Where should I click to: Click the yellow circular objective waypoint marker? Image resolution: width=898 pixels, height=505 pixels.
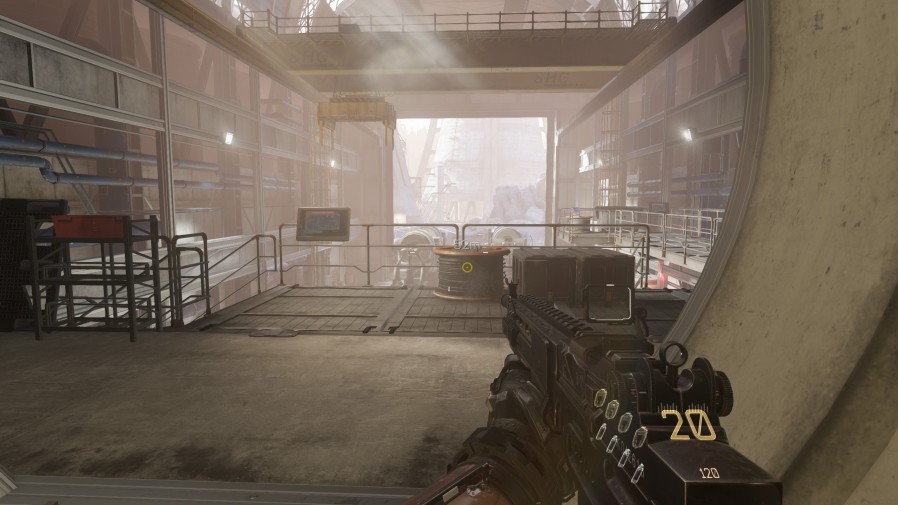coord(467,266)
